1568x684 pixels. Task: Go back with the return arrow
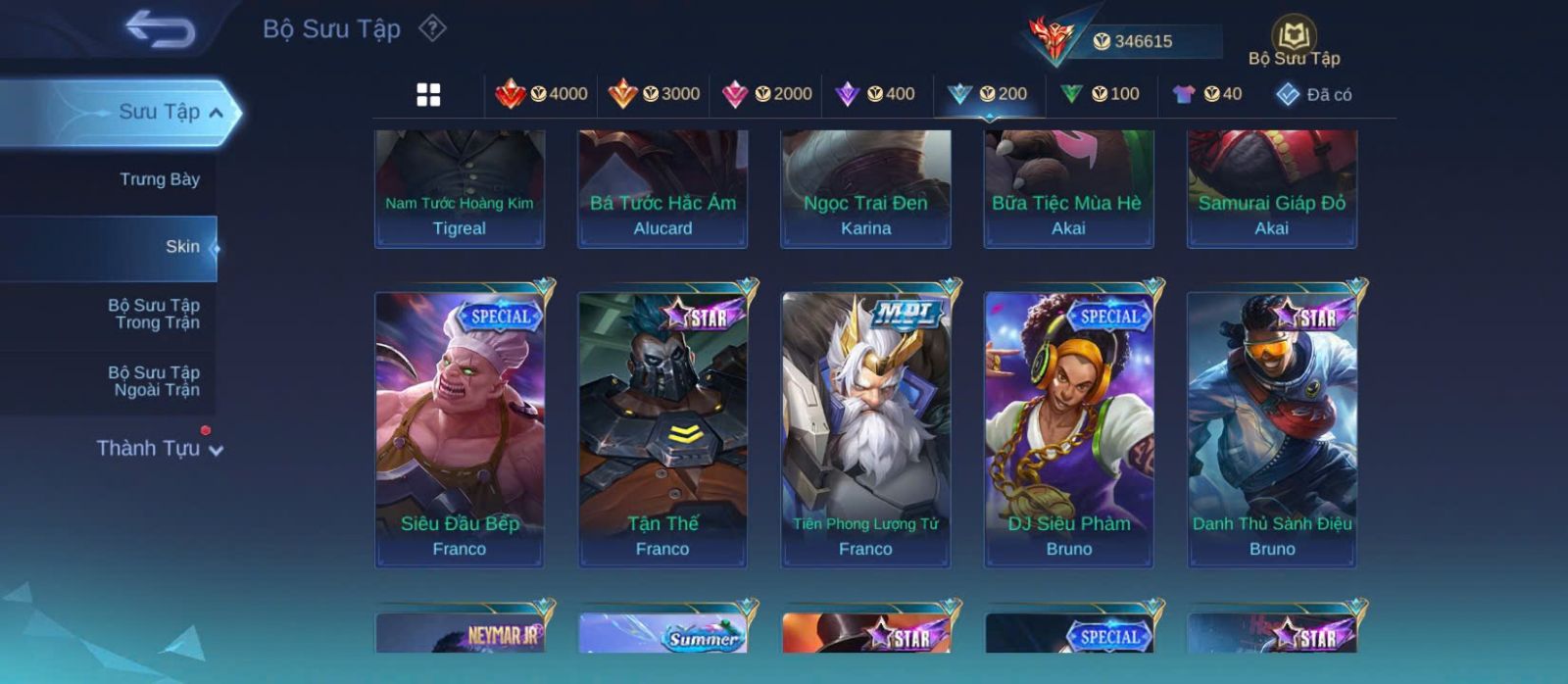pyautogui.click(x=160, y=30)
